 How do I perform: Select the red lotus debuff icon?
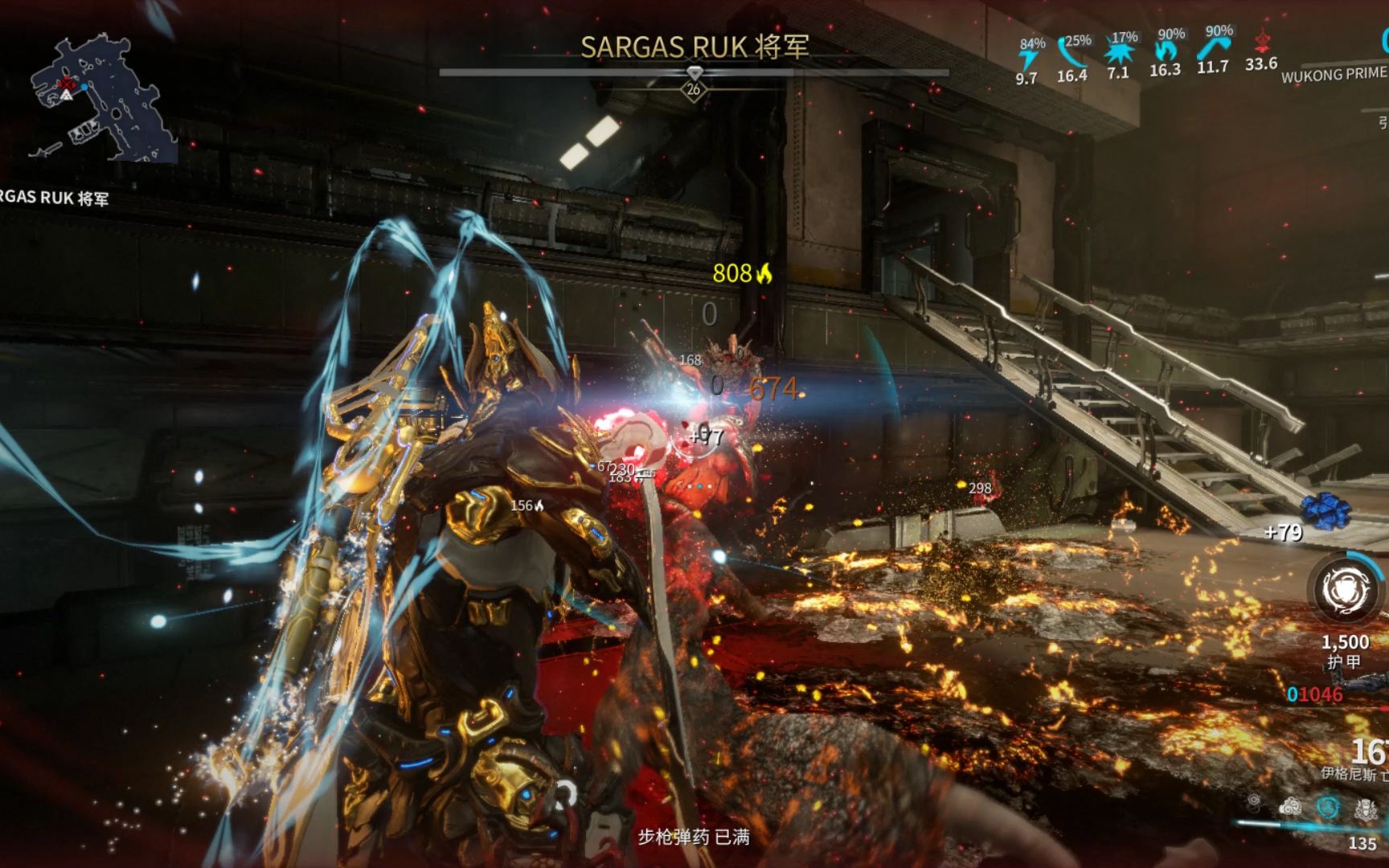point(1261,42)
